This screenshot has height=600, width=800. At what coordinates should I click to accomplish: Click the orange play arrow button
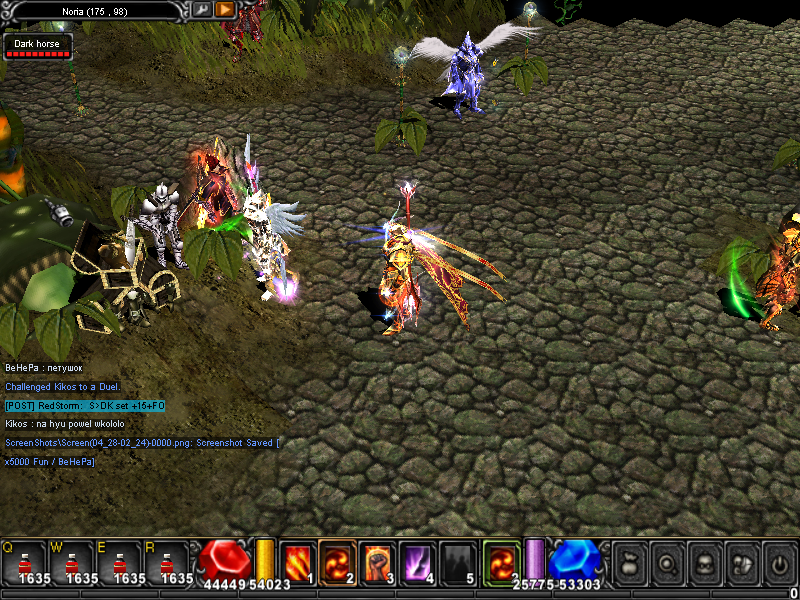(225, 9)
